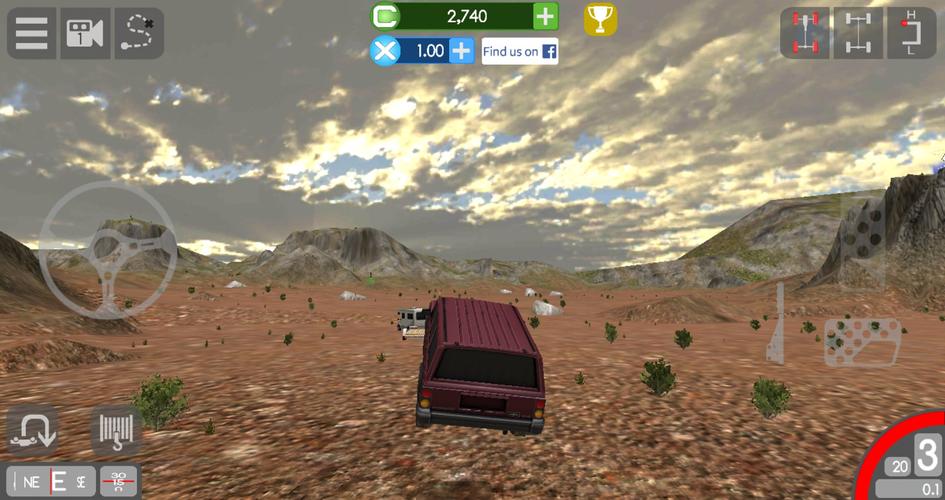
Task: Open the hamburger main menu
Action: (31, 33)
